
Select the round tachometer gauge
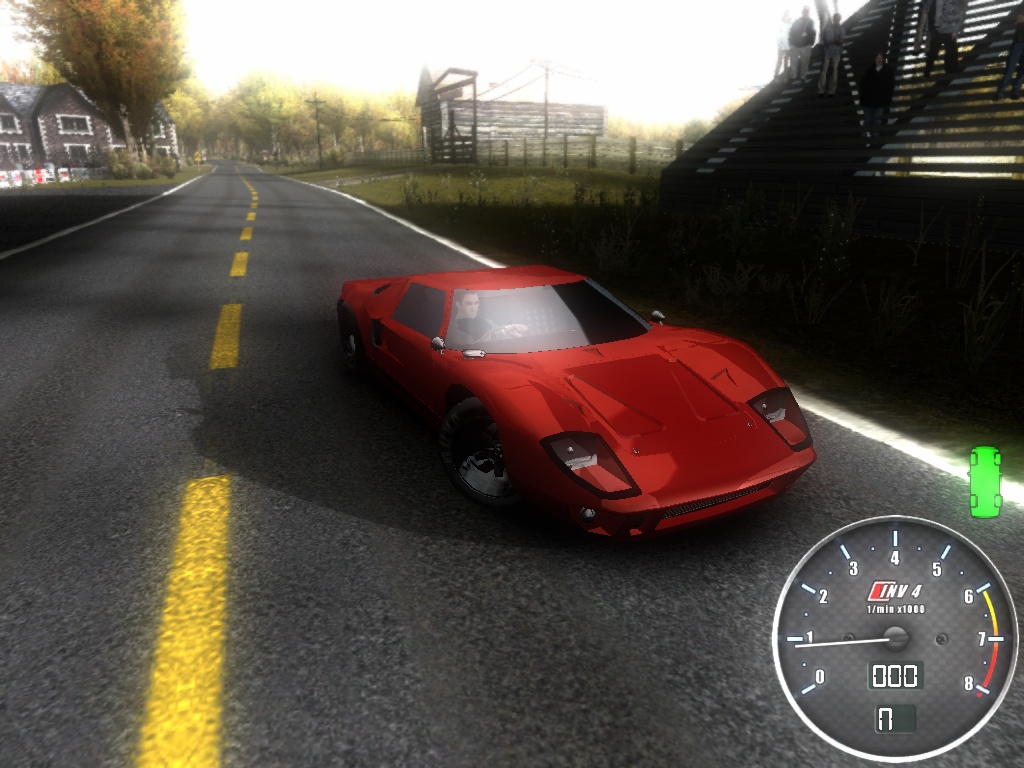click(x=895, y=638)
